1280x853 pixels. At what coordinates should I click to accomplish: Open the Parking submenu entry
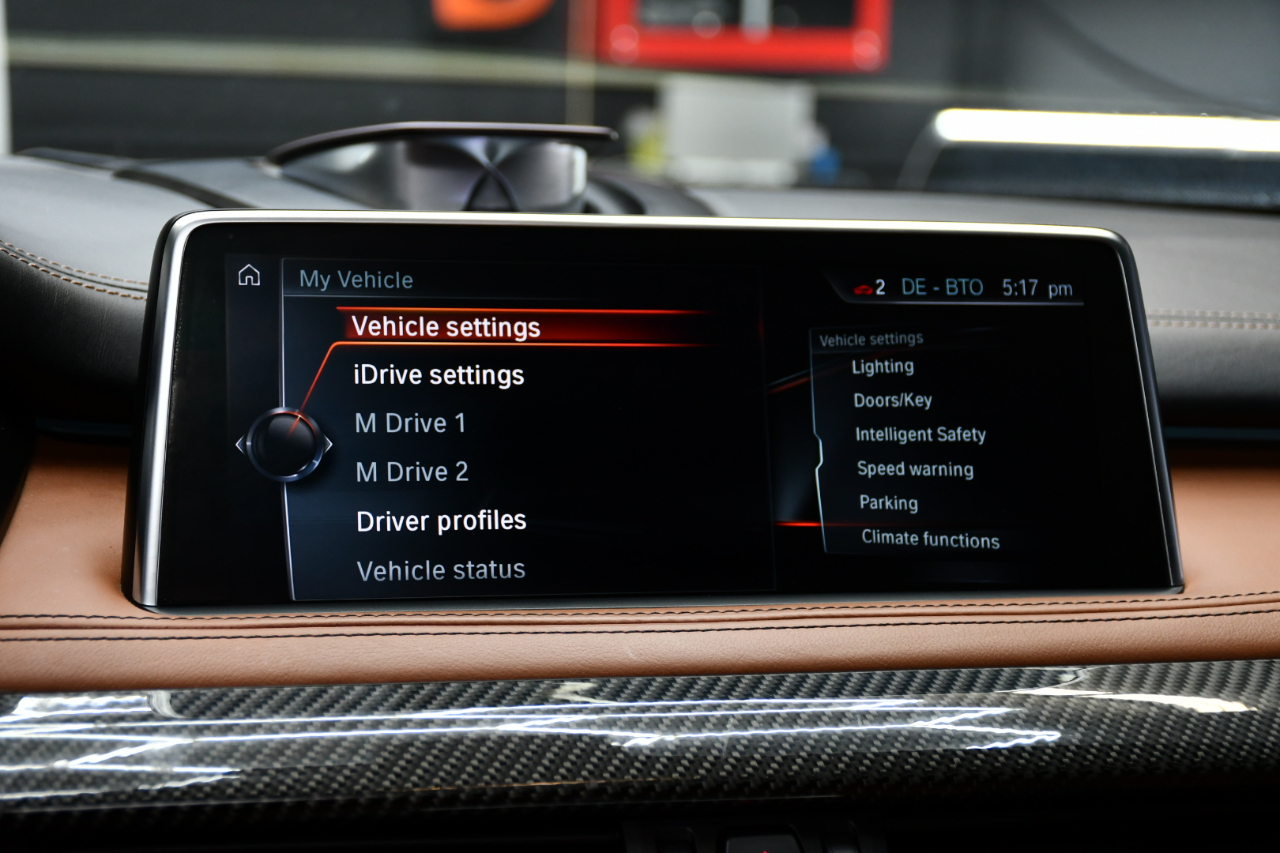coord(888,503)
